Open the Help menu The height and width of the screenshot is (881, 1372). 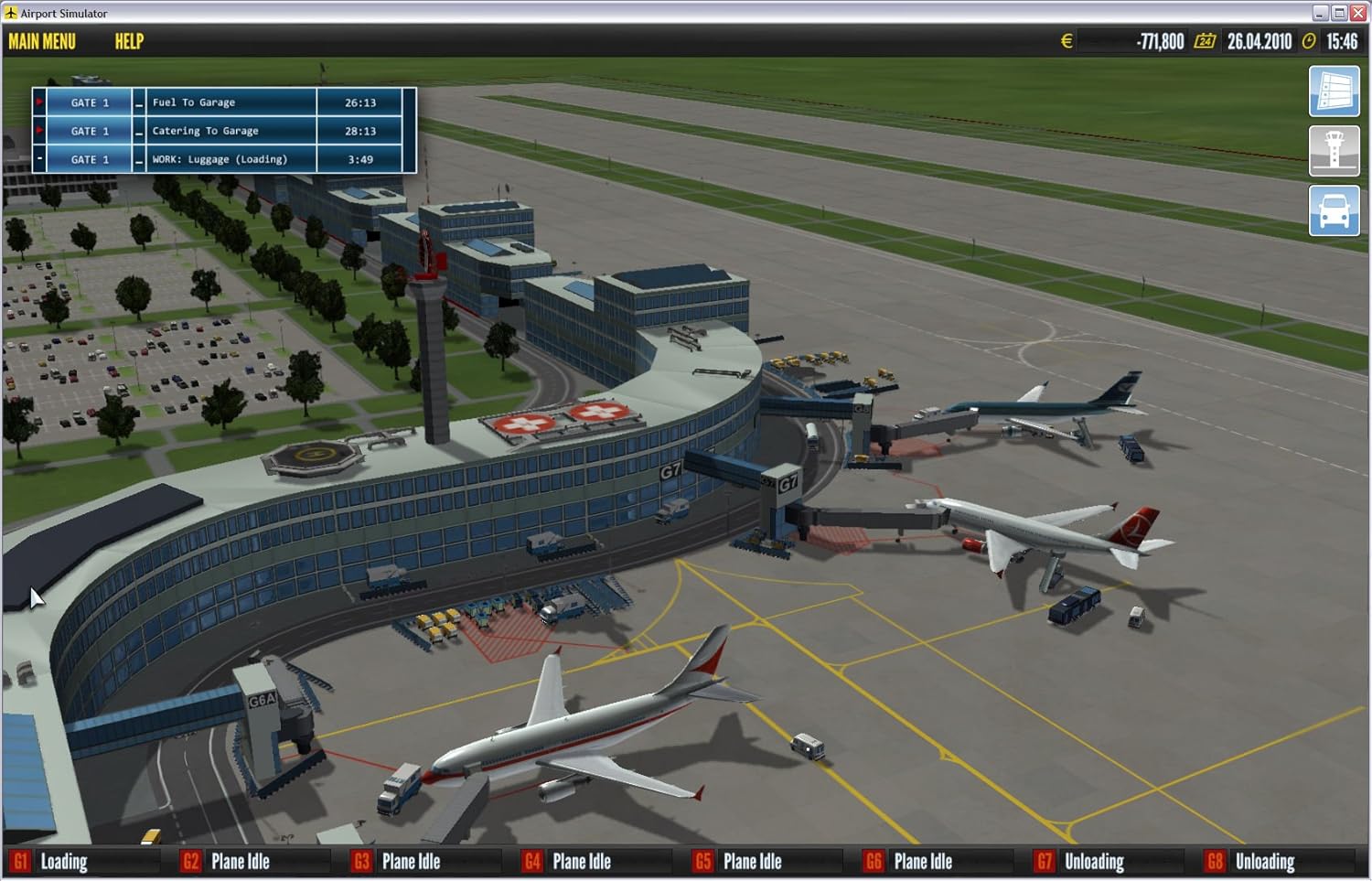pyautogui.click(x=129, y=41)
